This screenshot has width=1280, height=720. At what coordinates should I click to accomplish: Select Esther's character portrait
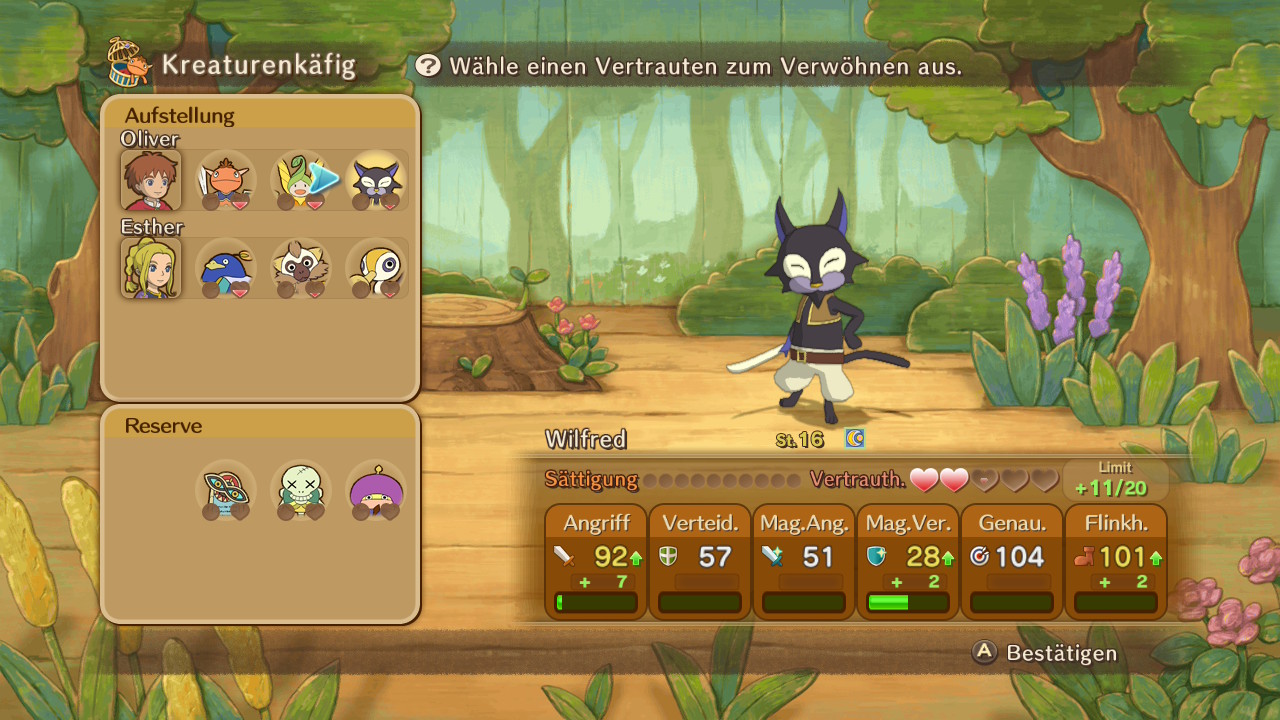(151, 269)
